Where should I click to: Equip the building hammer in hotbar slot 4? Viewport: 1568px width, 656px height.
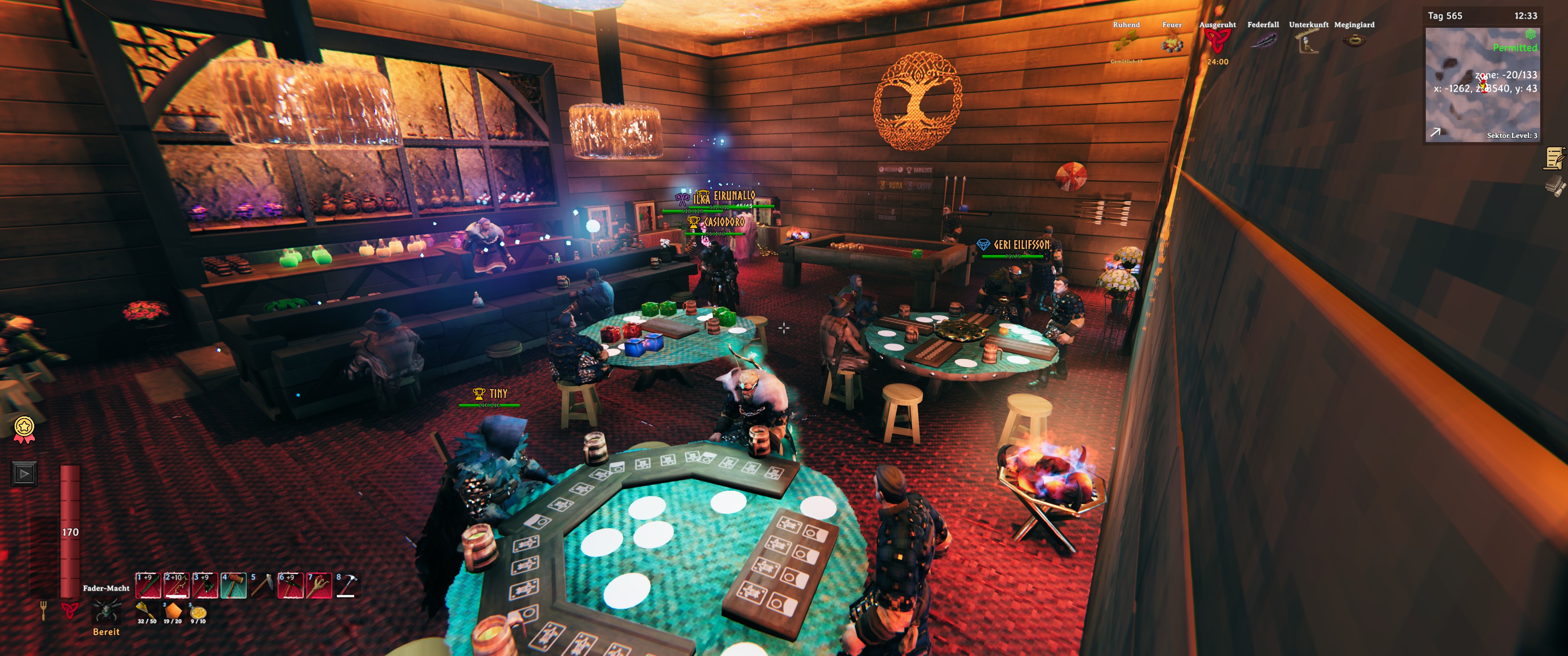(x=234, y=585)
